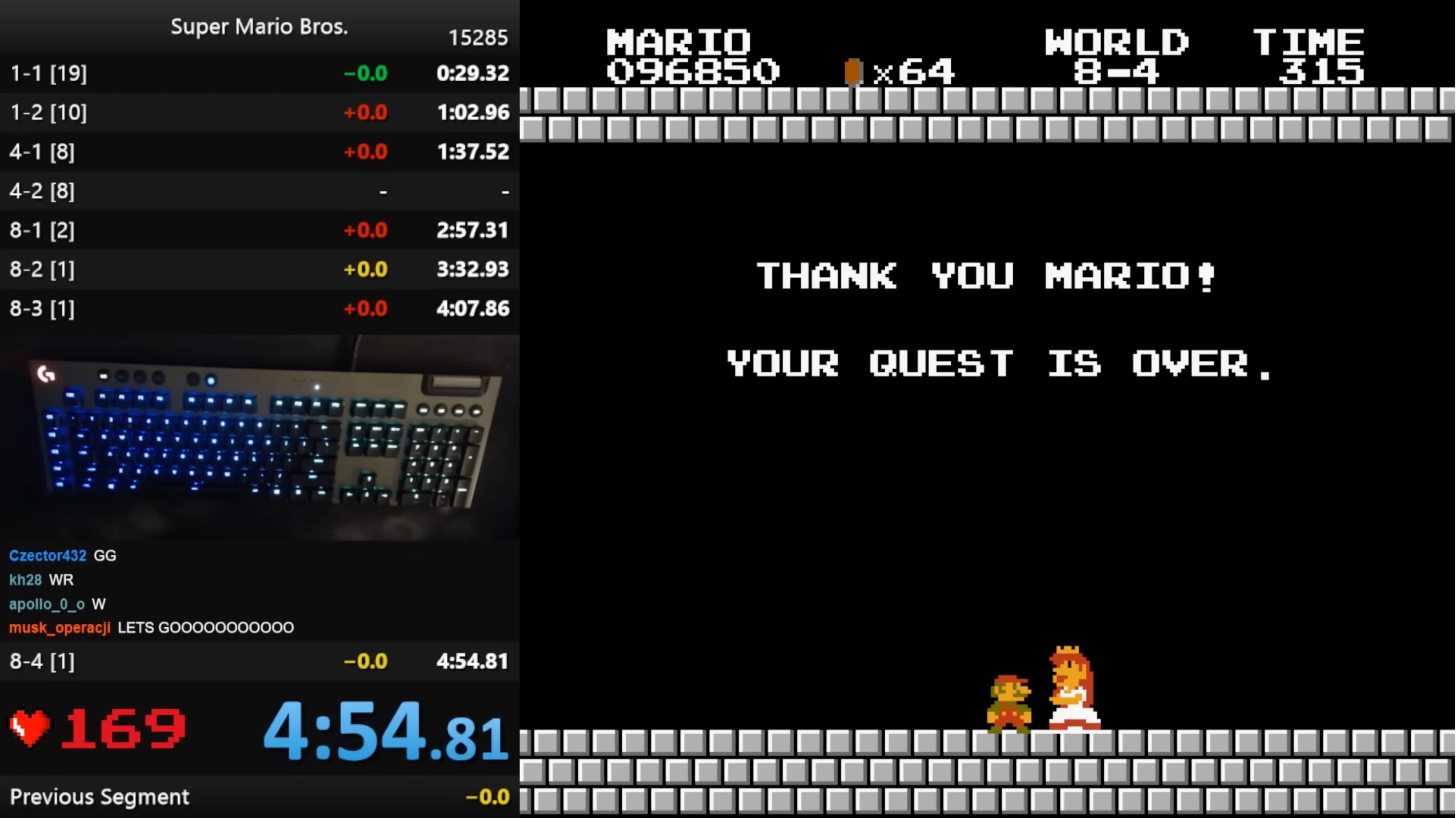Screen dimensions: 1456x818
Task: Click the attempt counter 15285
Action: [x=478, y=38]
